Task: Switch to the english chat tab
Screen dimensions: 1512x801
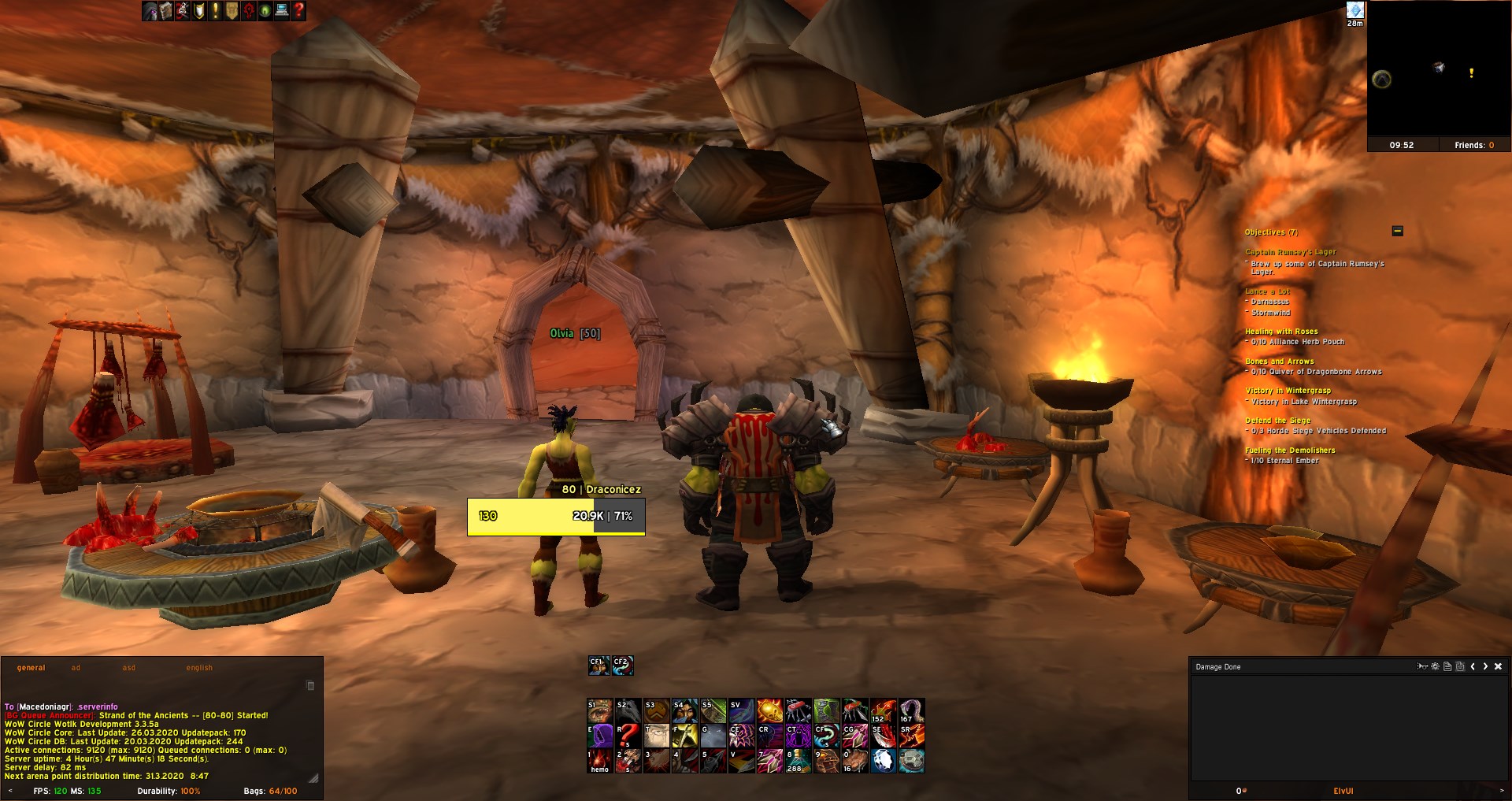Action: [x=199, y=668]
